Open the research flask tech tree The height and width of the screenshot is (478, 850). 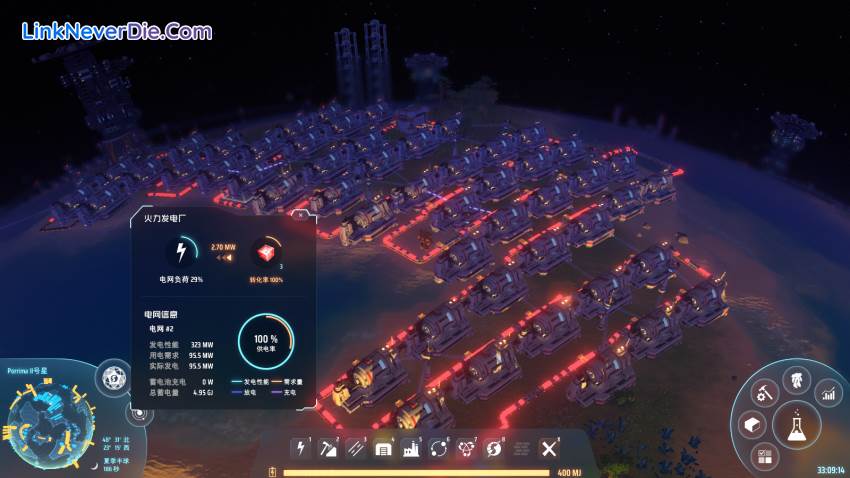[797, 426]
